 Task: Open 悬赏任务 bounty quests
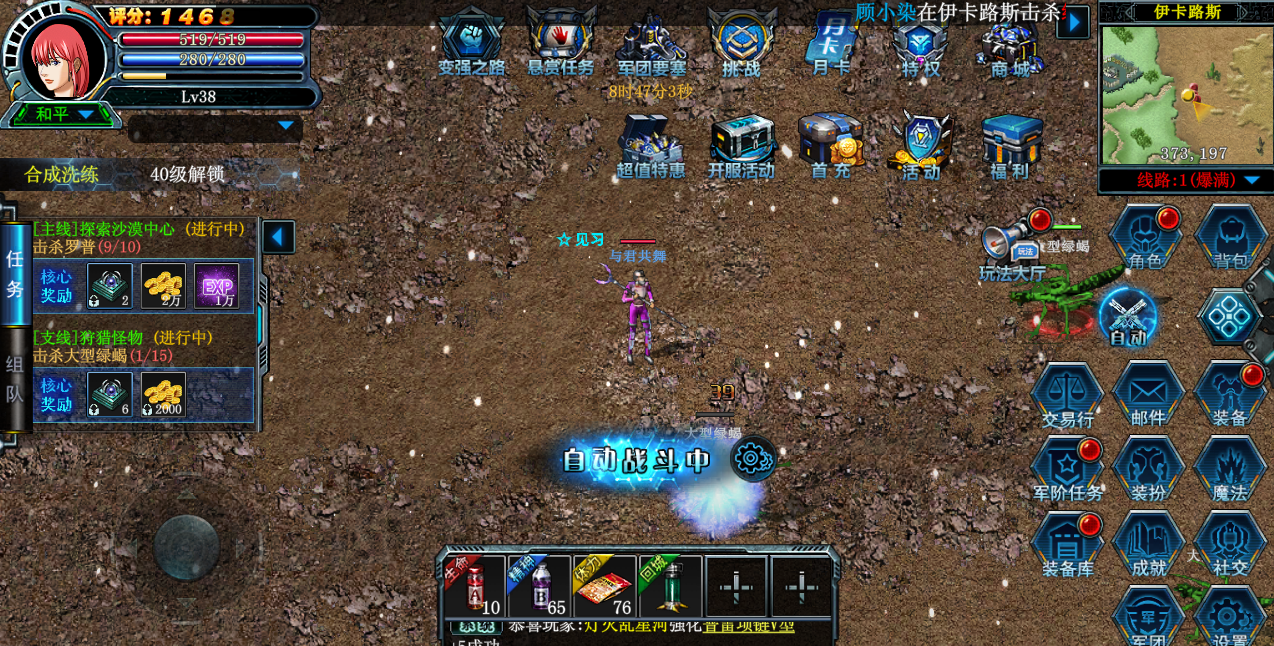[x=561, y=42]
